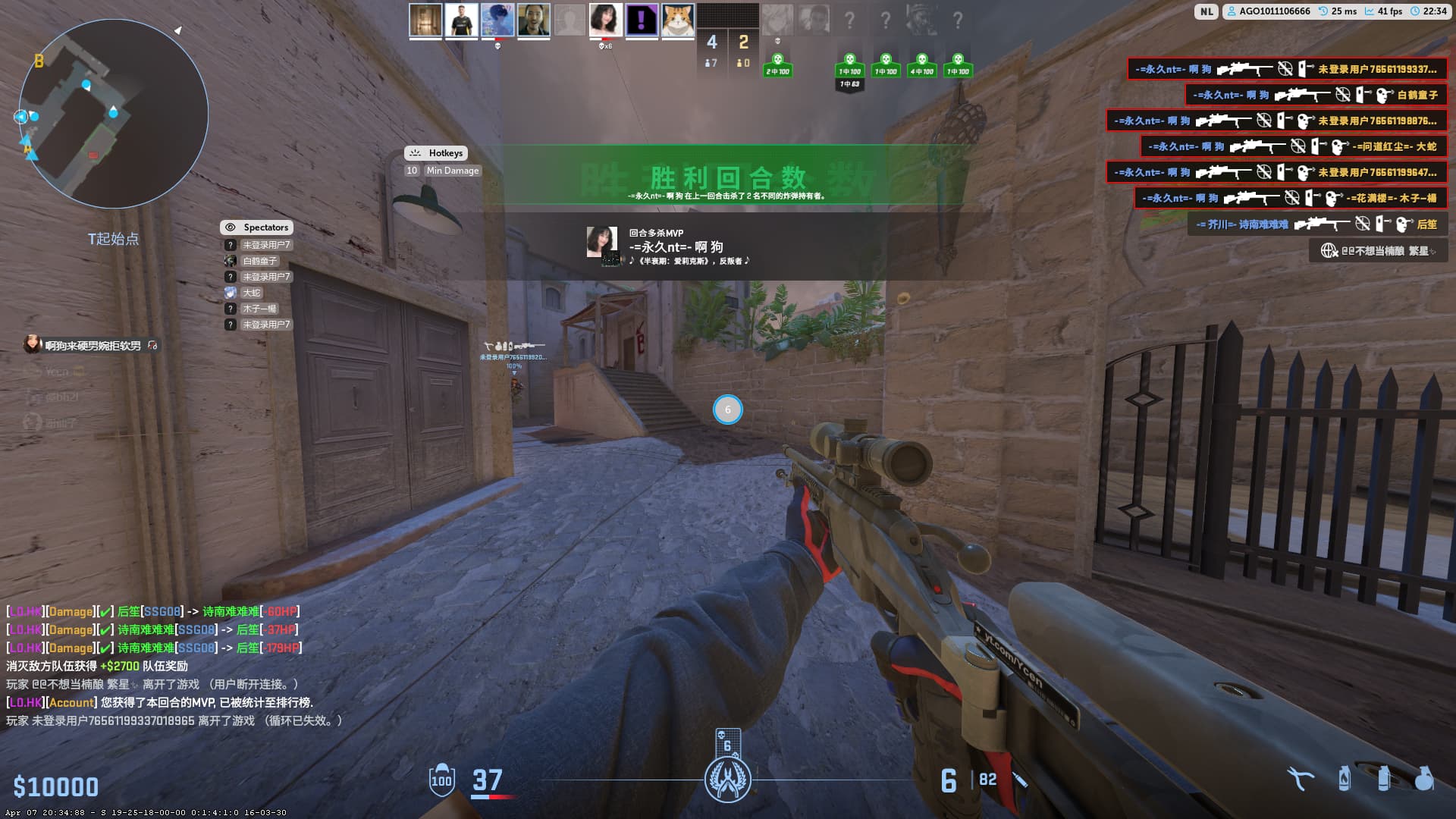Image resolution: width=1456 pixels, height=819 pixels.
Task: Click the defuse kit pliers icon
Action: point(1301,779)
